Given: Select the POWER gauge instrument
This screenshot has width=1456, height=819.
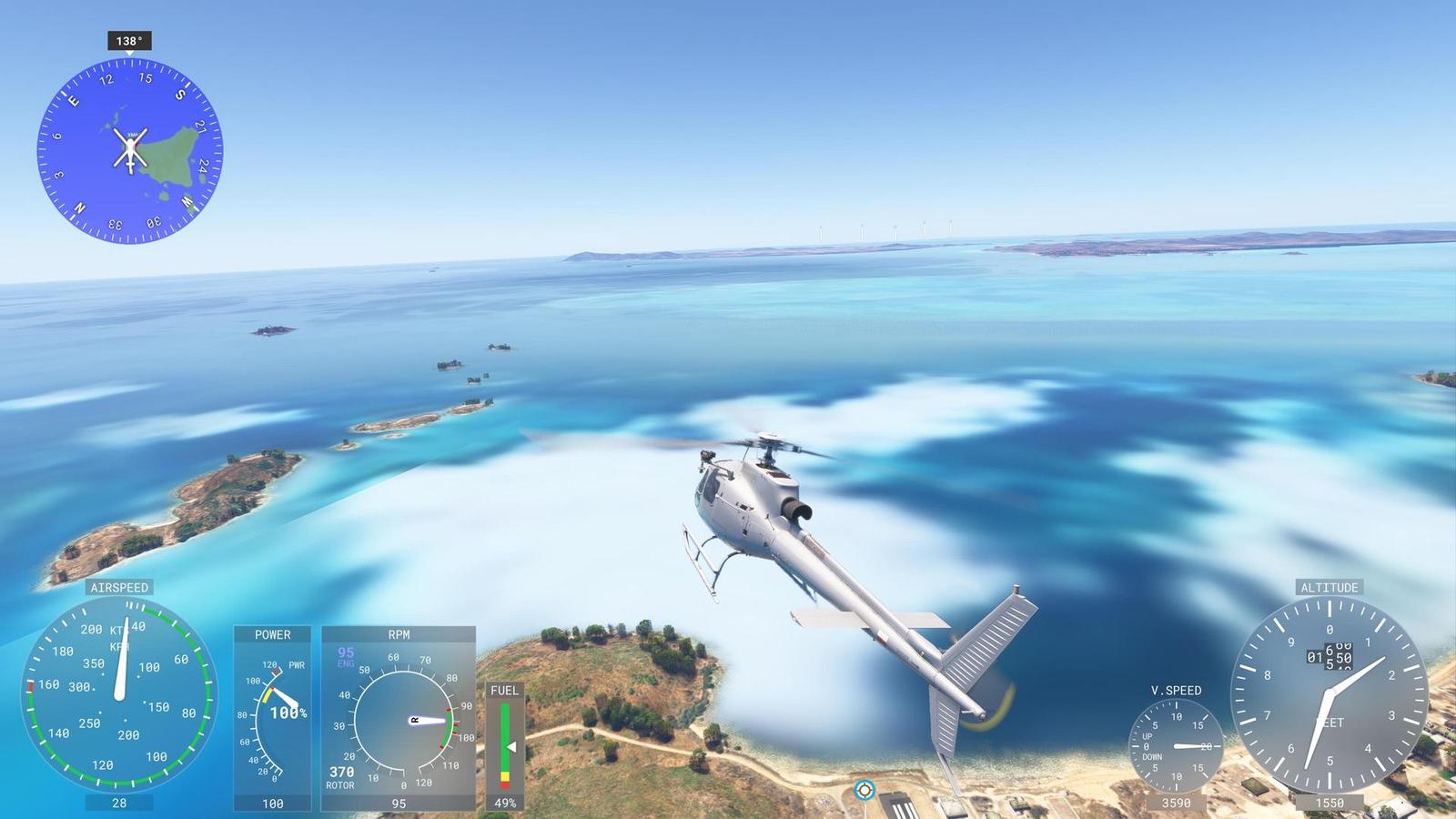Looking at the screenshot, I should click(x=273, y=719).
